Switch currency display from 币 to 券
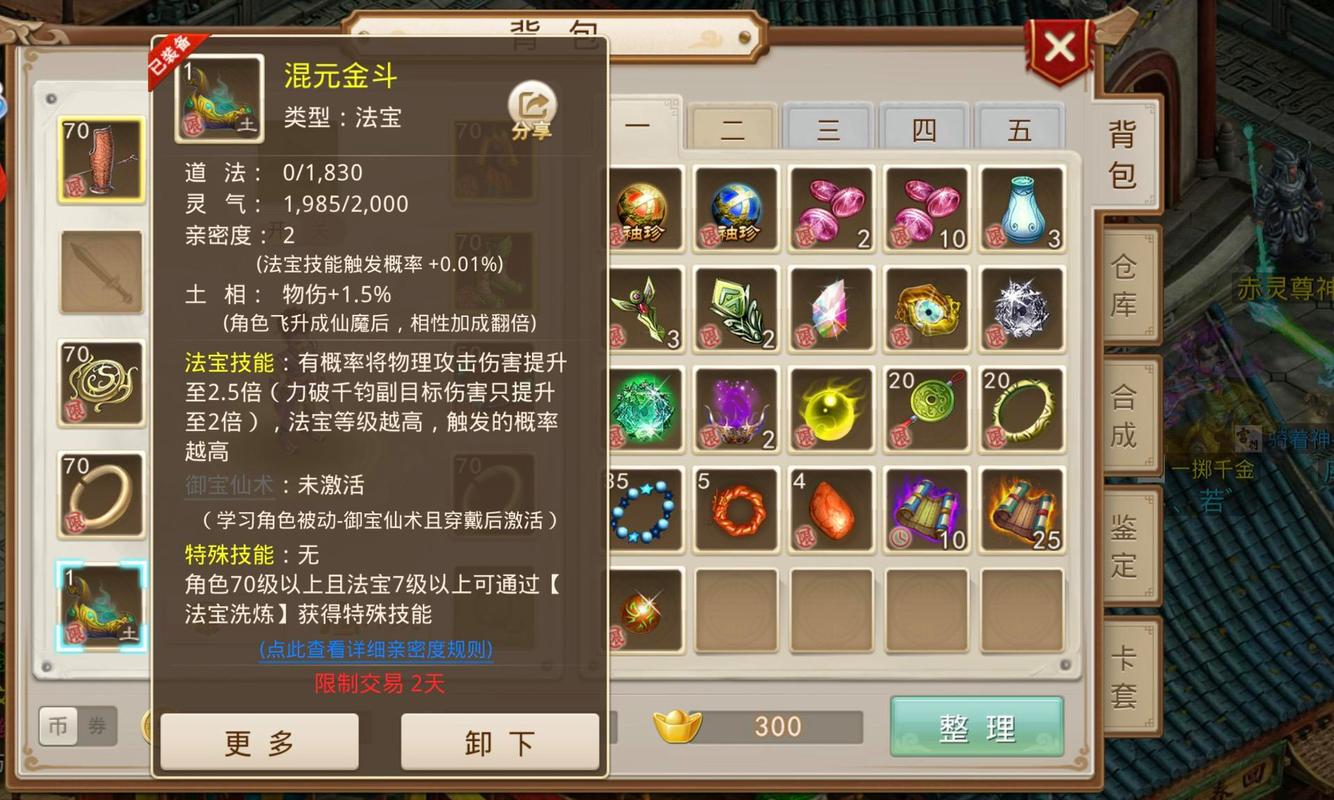This screenshot has width=1334, height=800. [x=97, y=727]
